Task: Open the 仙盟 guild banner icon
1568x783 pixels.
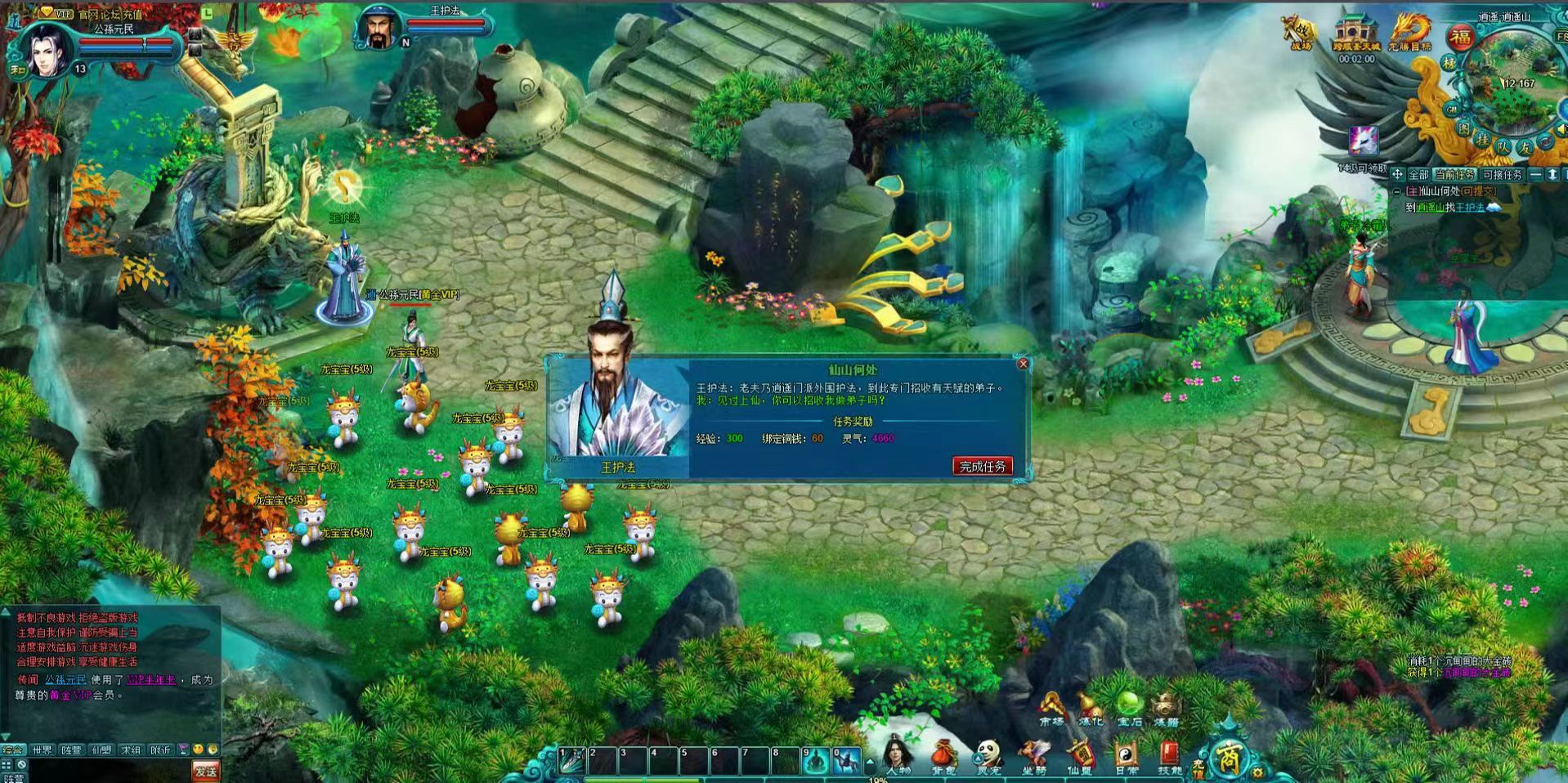Action: click(1079, 756)
